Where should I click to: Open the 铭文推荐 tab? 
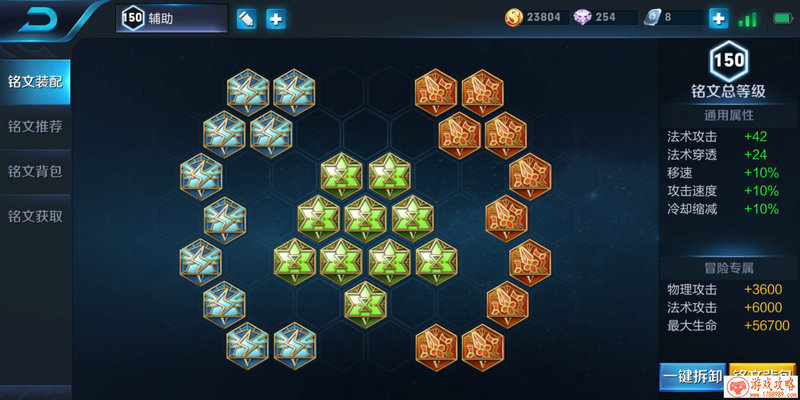point(36,126)
